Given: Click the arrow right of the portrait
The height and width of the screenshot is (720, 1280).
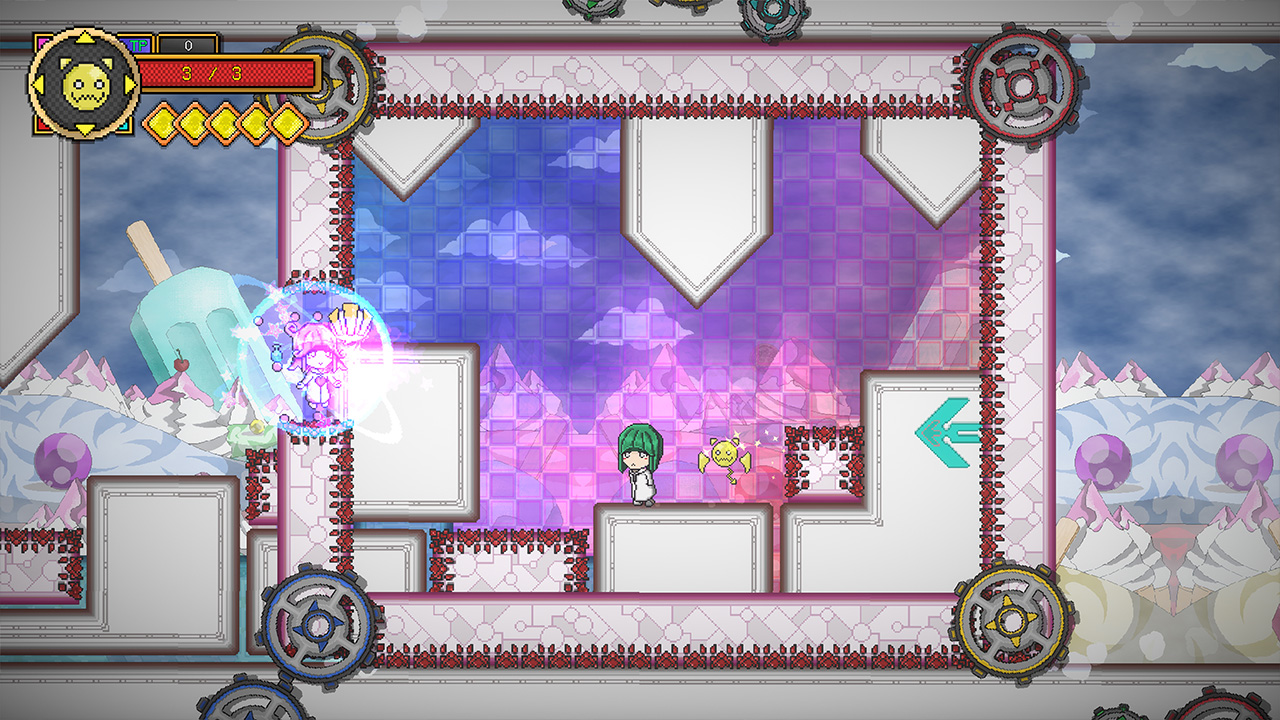Looking at the screenshot, I should (x=129, y=85).
